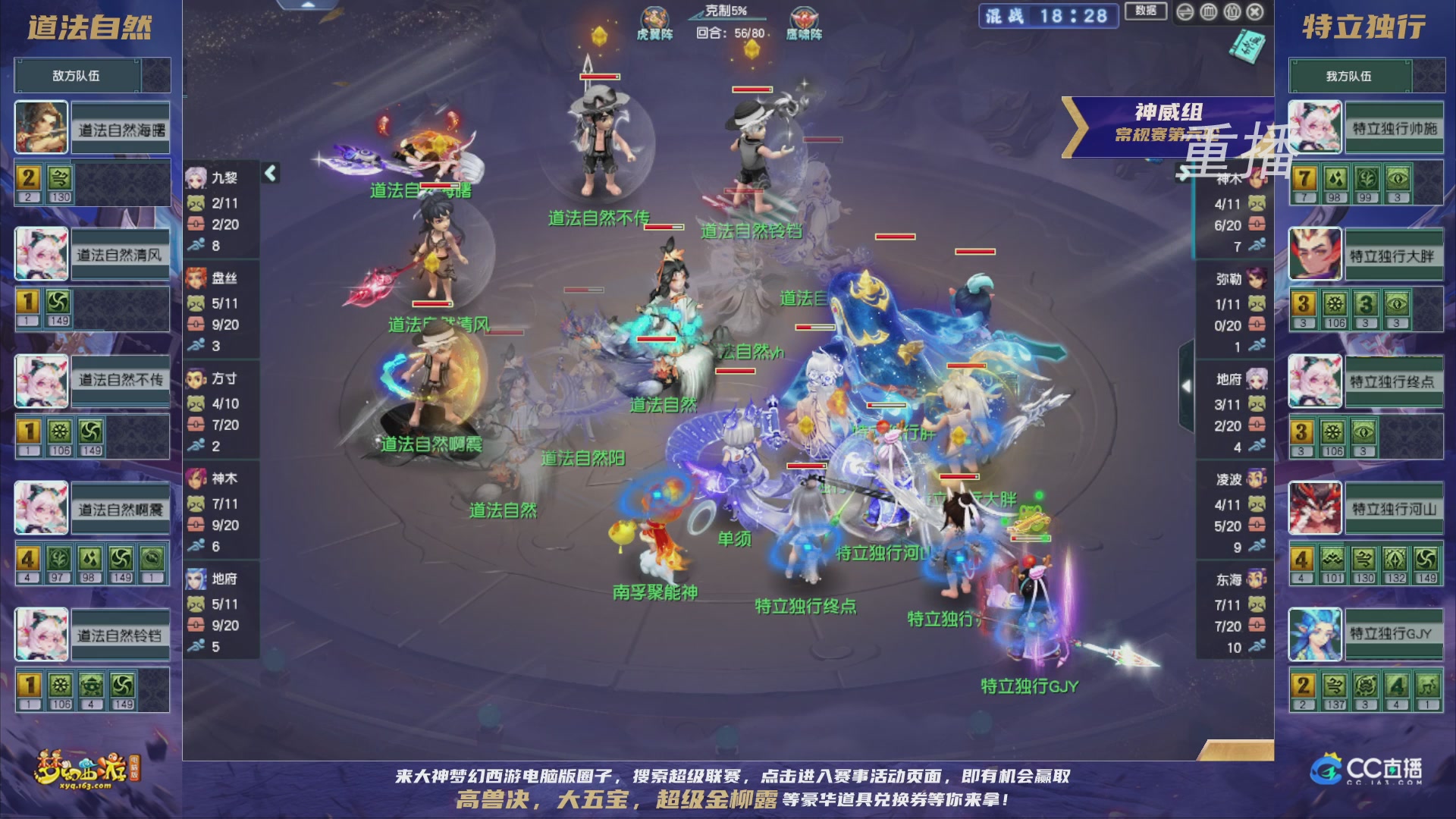
Task: Click the 仙 circular icon near the top right
Action: point(1232,12)
